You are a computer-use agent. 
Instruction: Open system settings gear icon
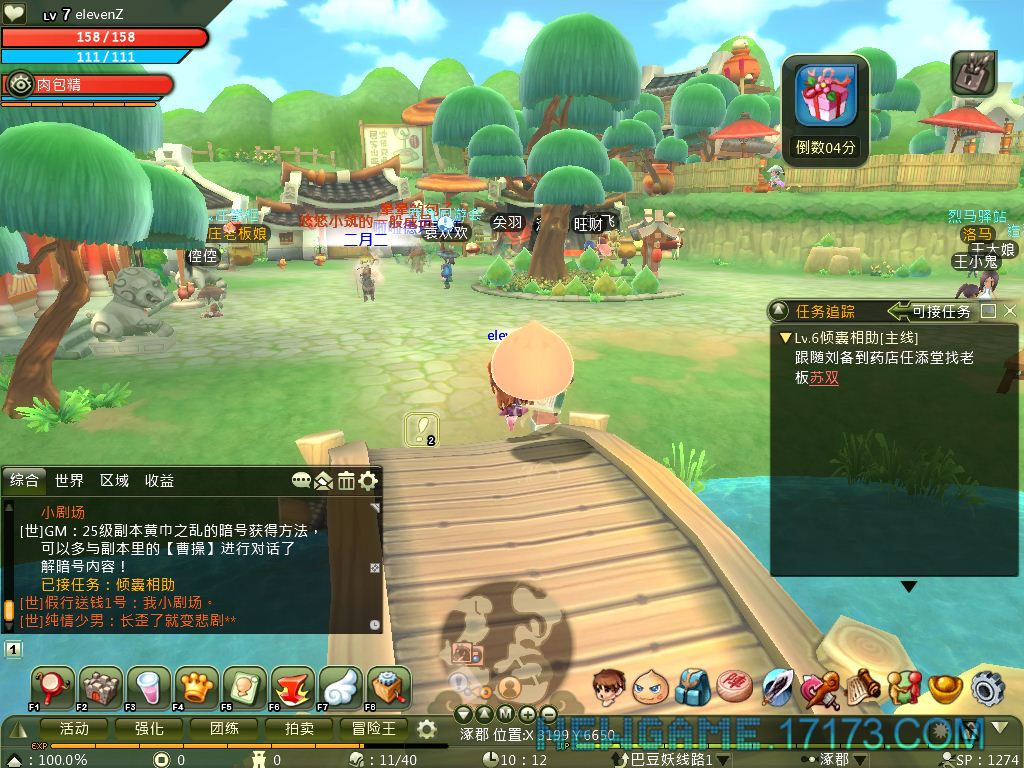[x=987, y=687]
